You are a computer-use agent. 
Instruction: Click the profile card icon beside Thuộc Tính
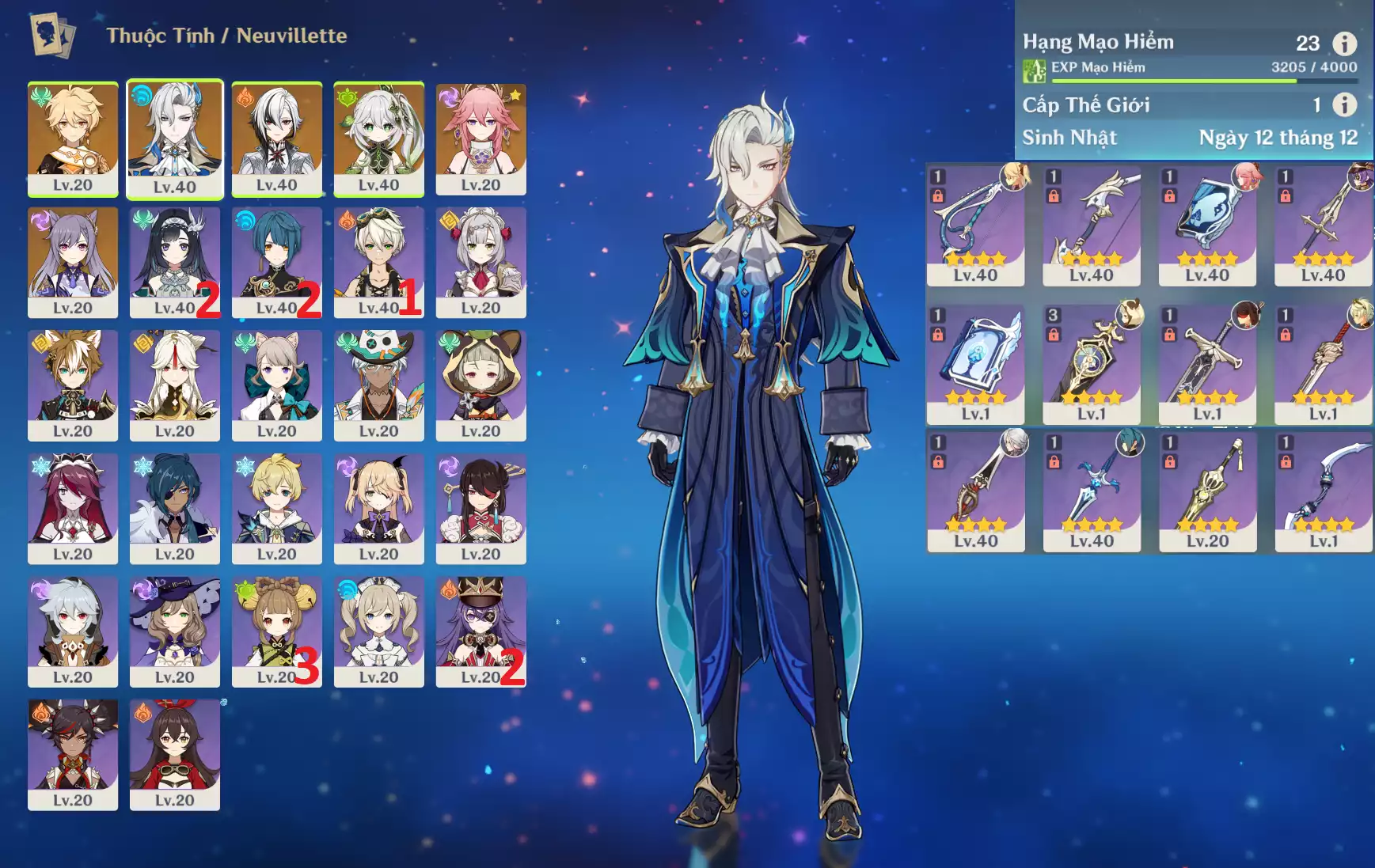click(x=52, y=35)
